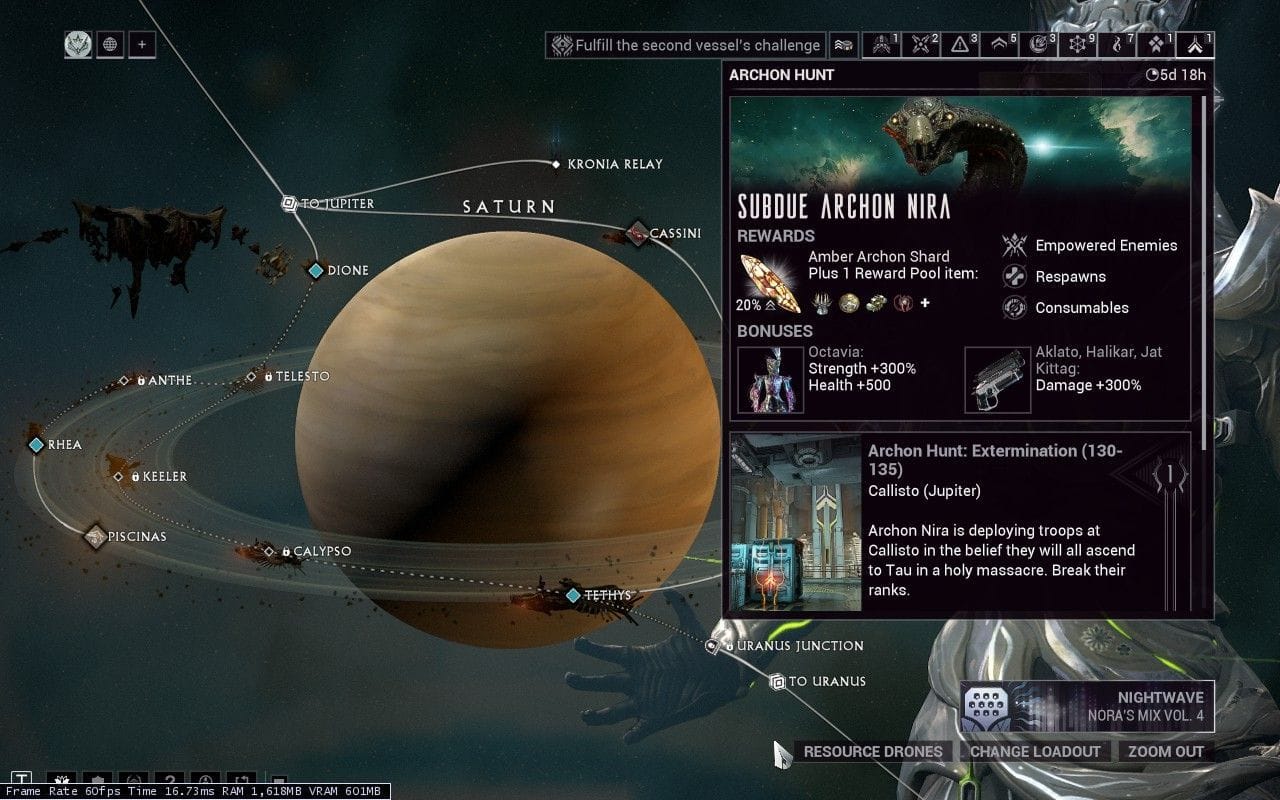Click the plus icon after the reward pool items
Screen dimensions: 1280x800
click(x=924, y=302)
